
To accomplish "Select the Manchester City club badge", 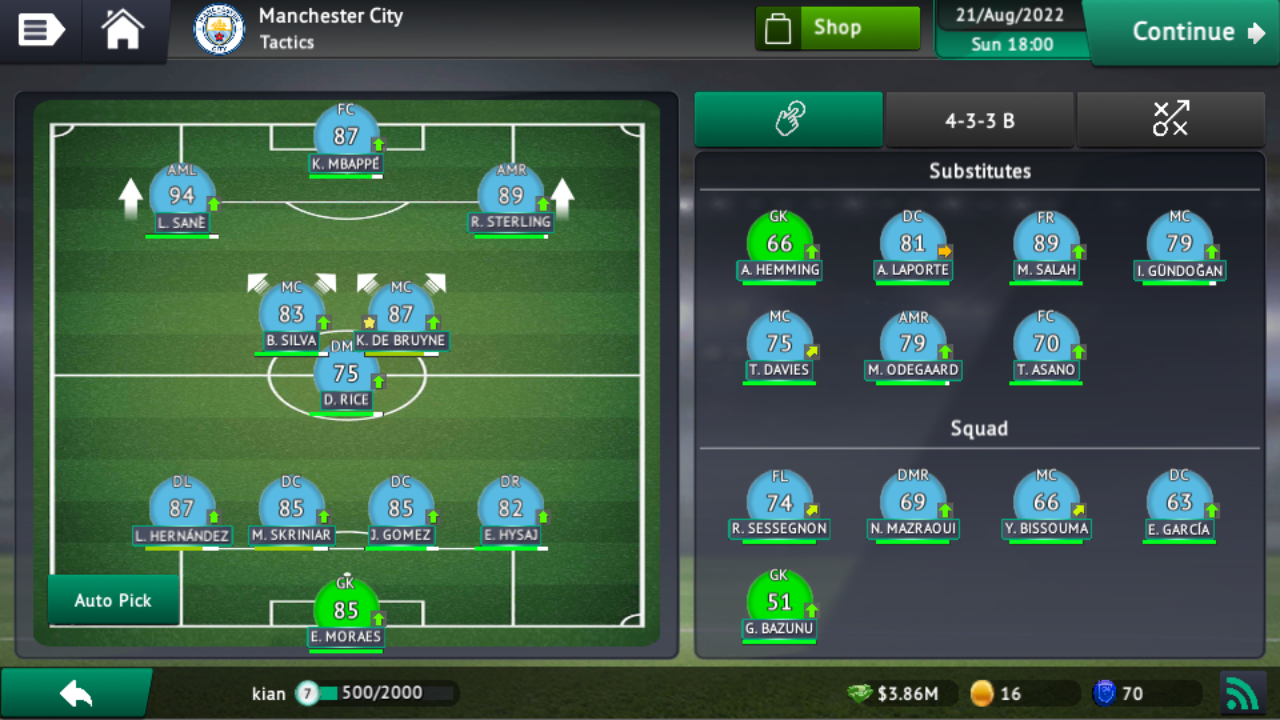I will point(218,30).
